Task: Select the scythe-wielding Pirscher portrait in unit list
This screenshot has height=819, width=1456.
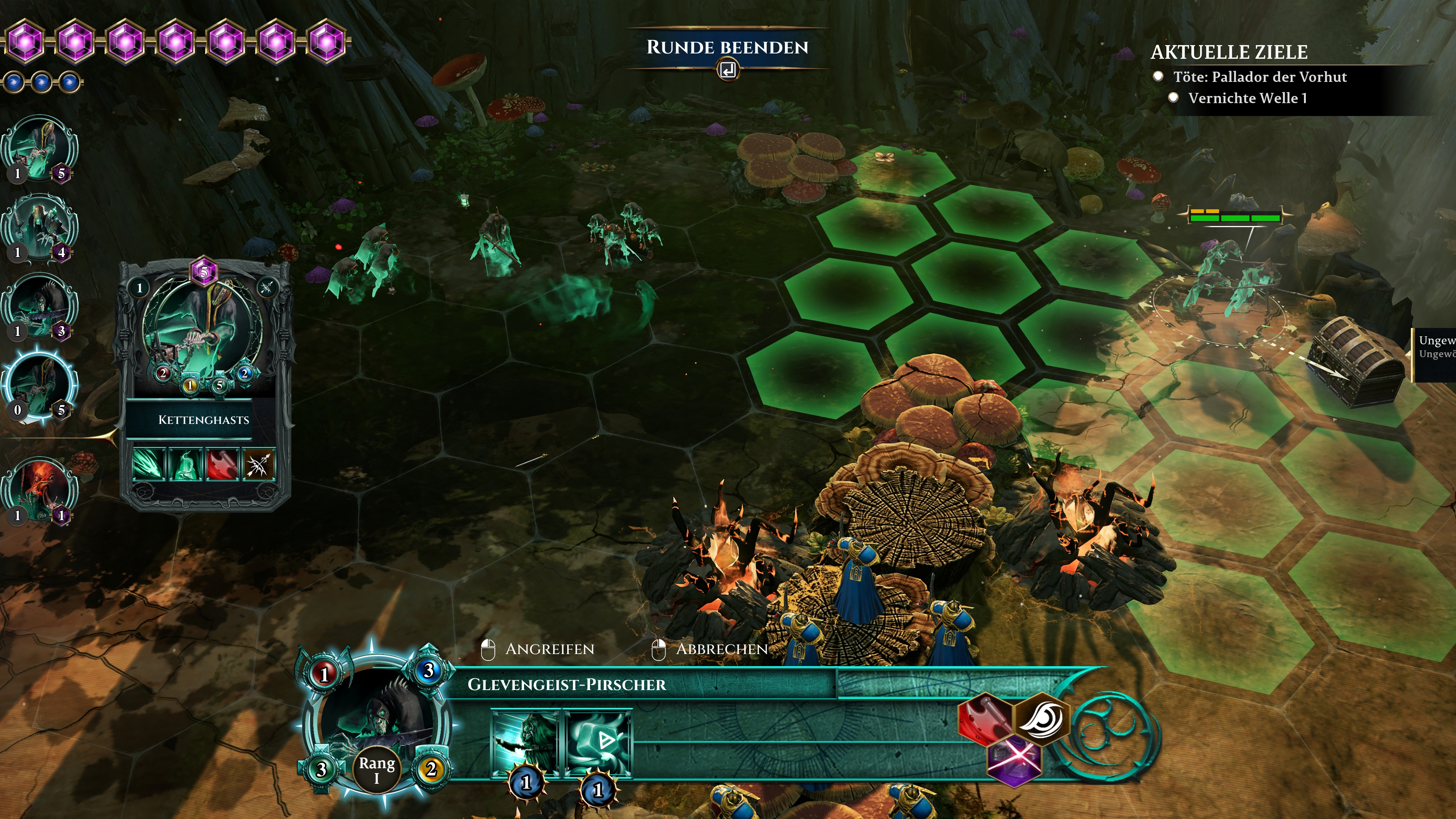Action: point(39,305)
